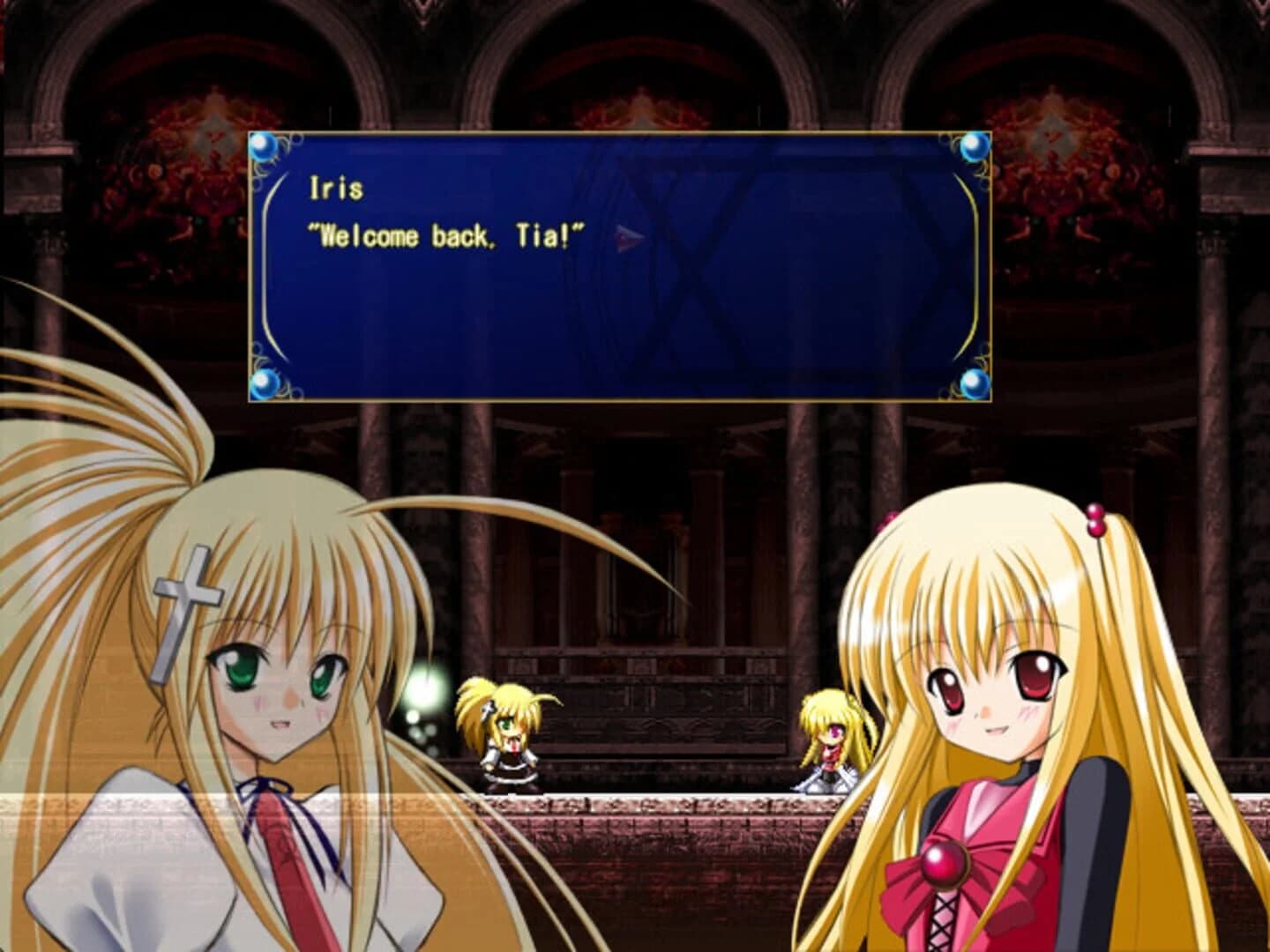Click the speaker name Iris to expand character info

[337, 188]
